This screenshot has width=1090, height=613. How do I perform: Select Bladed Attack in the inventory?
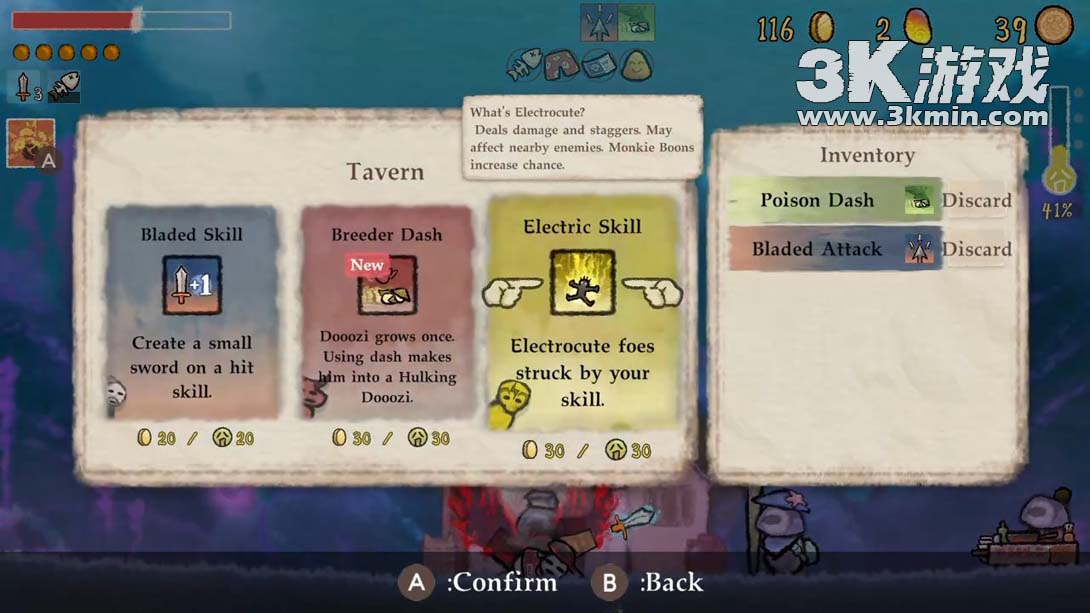[x=817, y=249]
